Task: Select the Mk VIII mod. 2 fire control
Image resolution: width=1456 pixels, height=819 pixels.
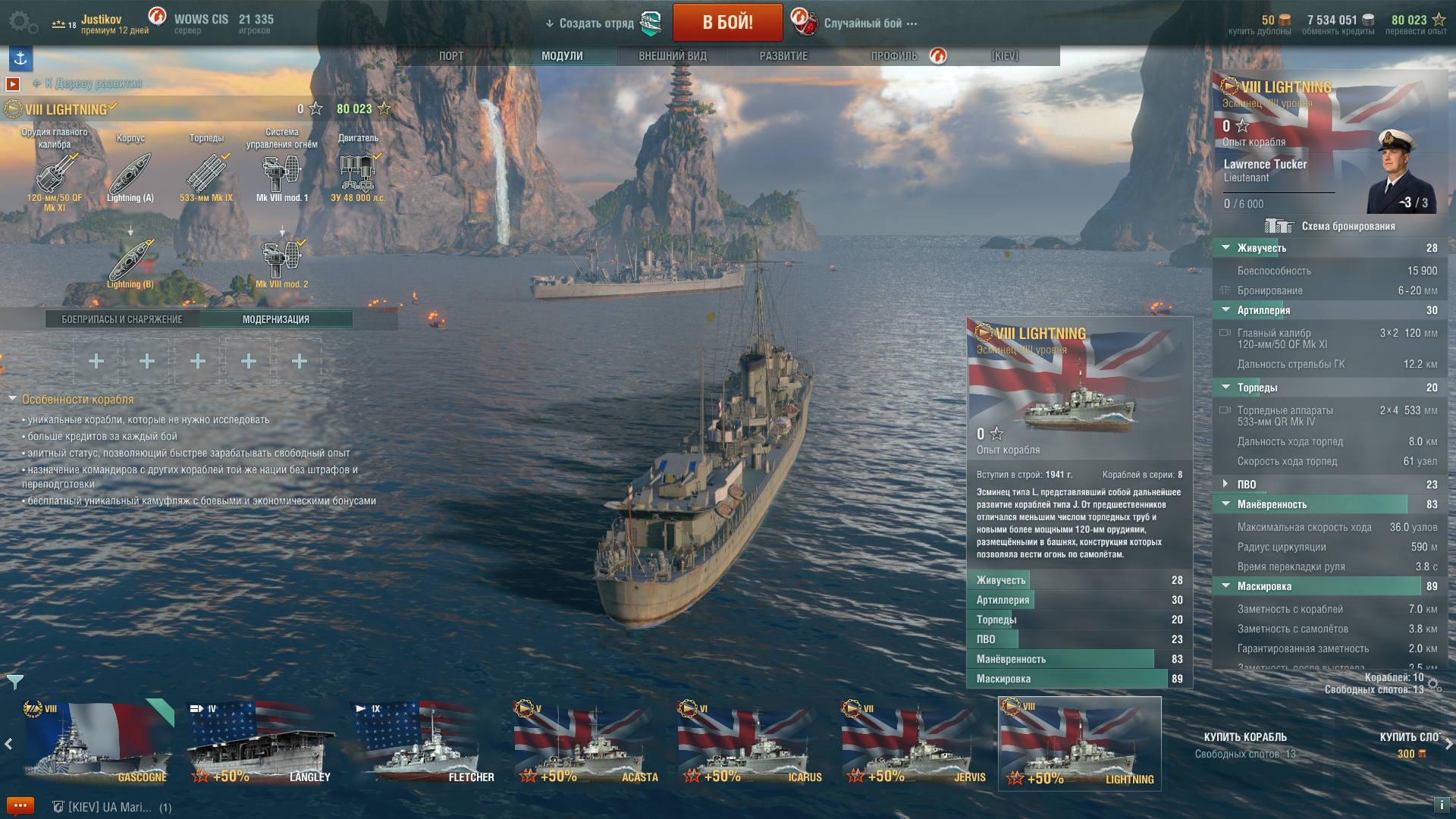Action: point(281,262)
